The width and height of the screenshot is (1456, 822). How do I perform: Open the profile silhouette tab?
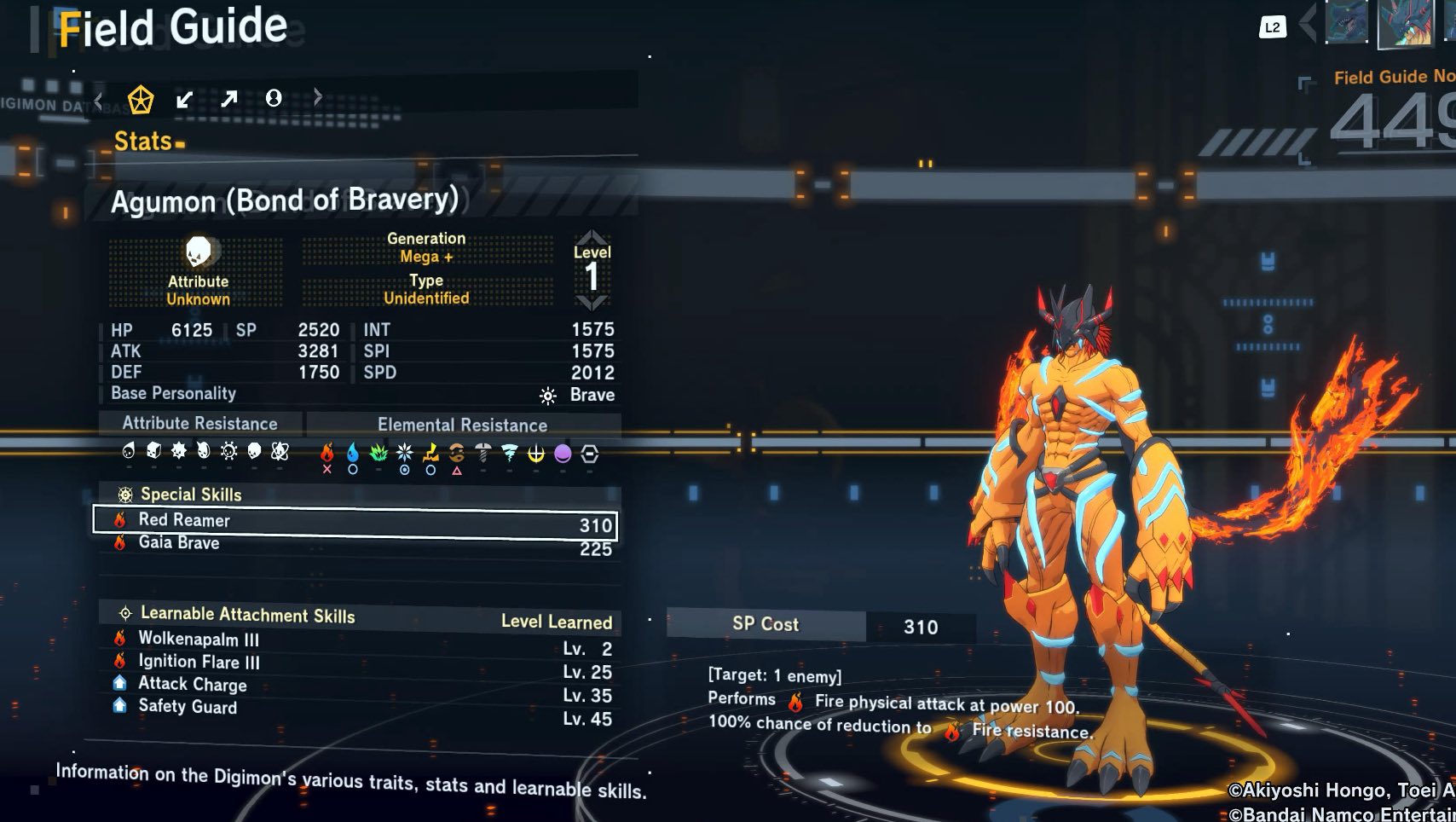pyautogui.click(x=274, y=98)
